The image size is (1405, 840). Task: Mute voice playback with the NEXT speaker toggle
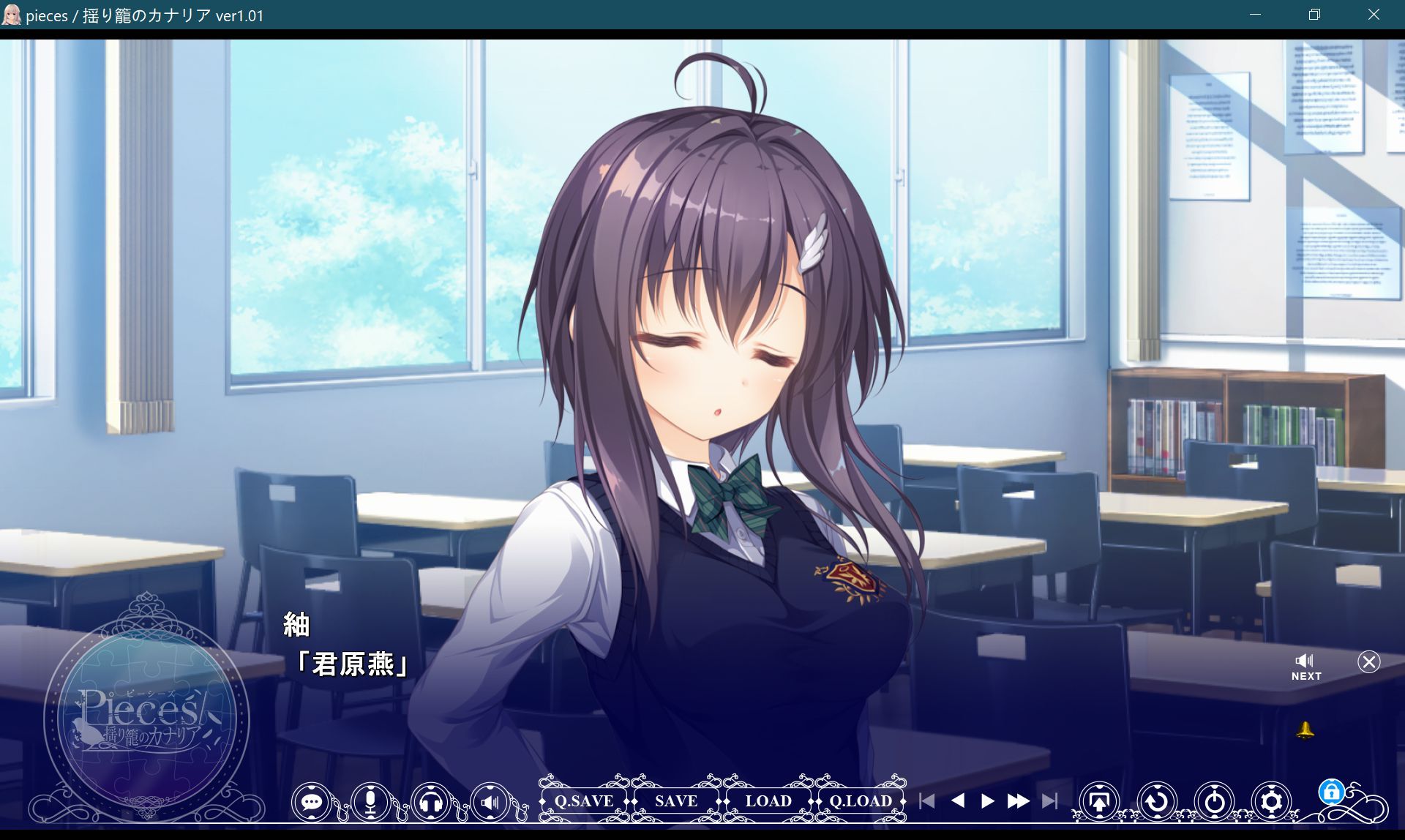[x=1305, y=660]
